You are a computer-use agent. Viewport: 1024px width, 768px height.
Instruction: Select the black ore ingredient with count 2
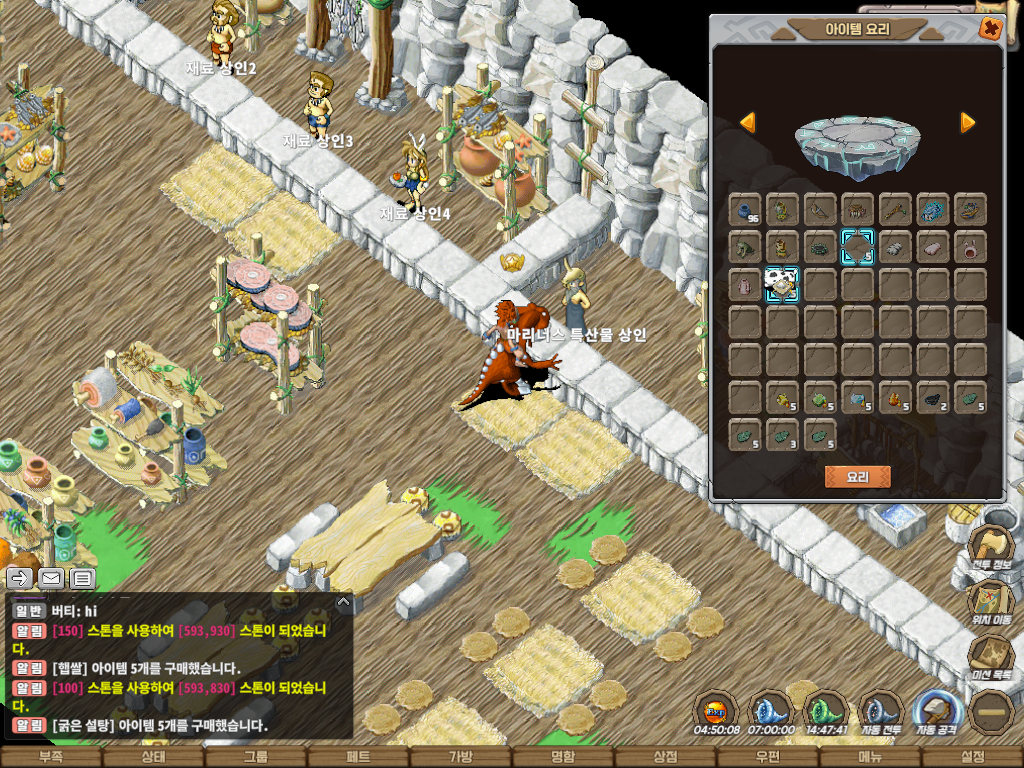pyautogui.click(x=932, y=398)
